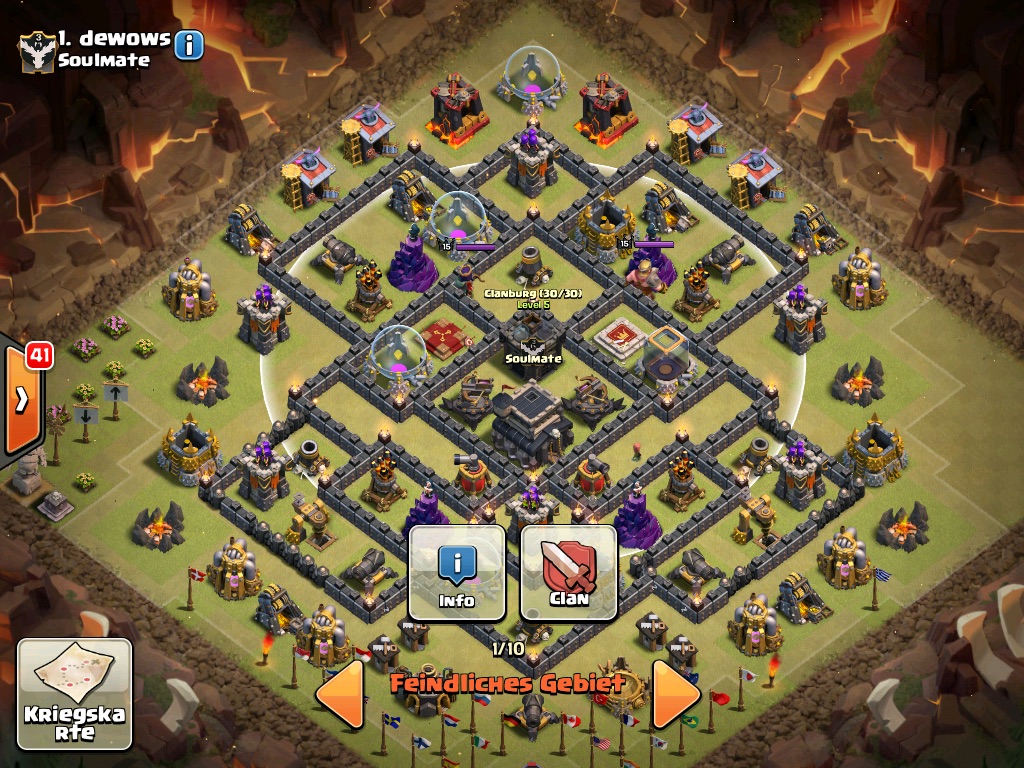Expand the side panel with 41 badge

coord(22,398)
